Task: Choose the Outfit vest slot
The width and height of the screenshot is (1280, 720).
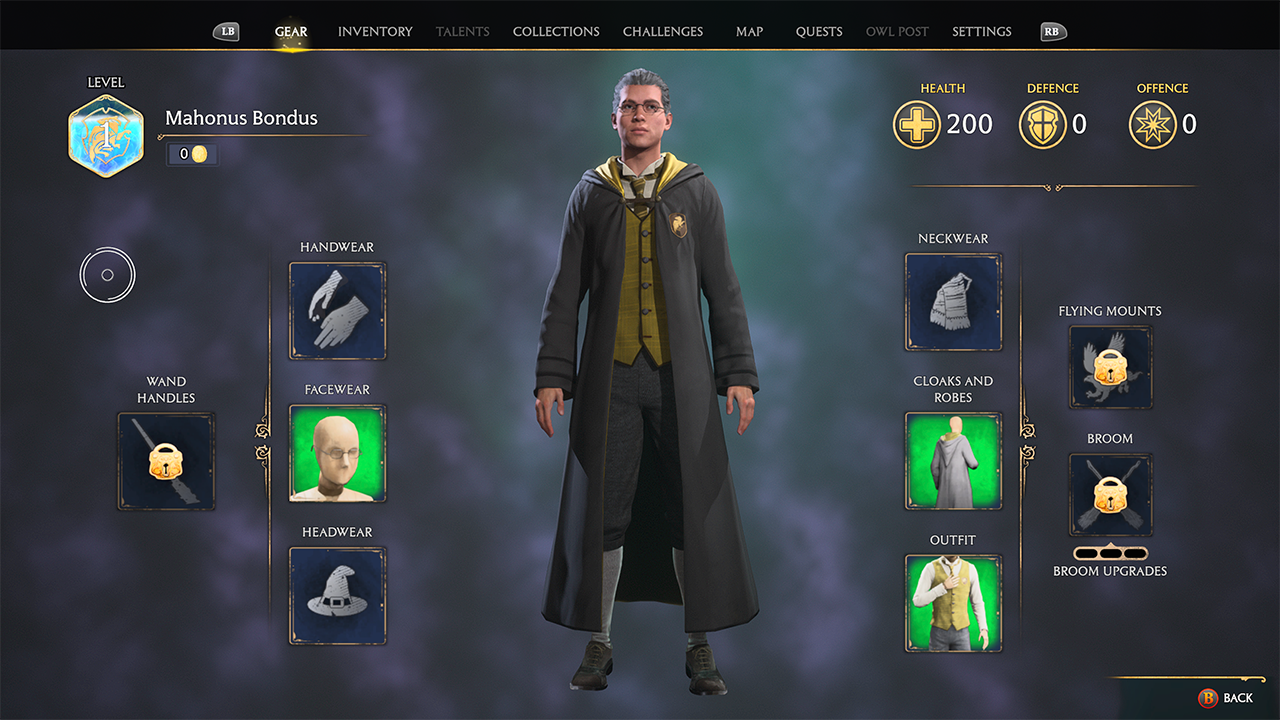Action: tap(953, 603)
